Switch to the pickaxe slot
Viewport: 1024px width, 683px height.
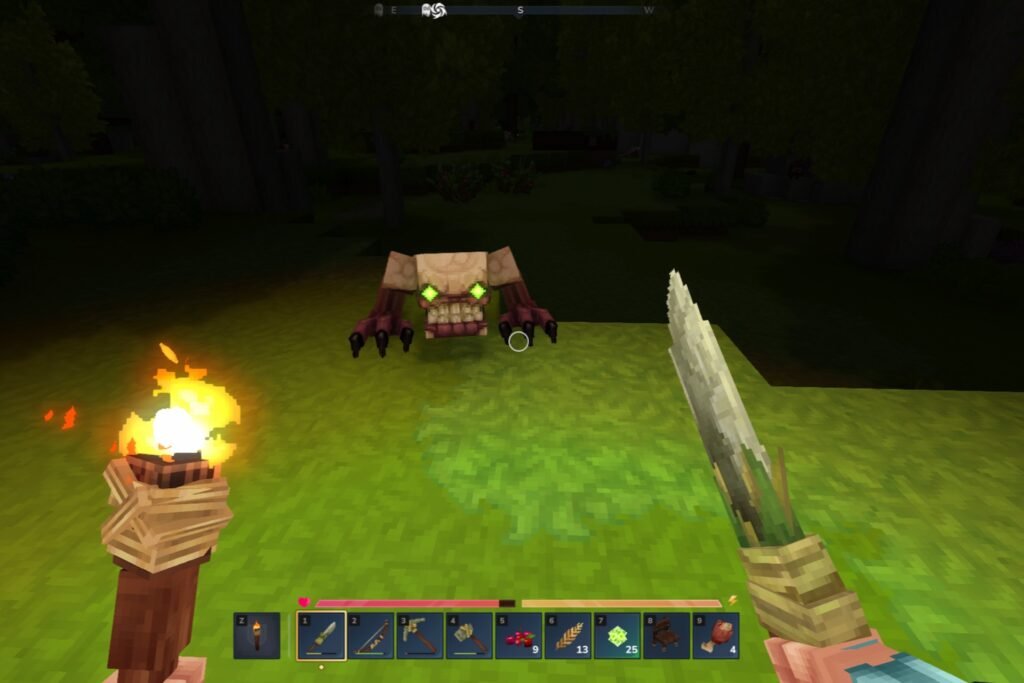pos(420,636)
